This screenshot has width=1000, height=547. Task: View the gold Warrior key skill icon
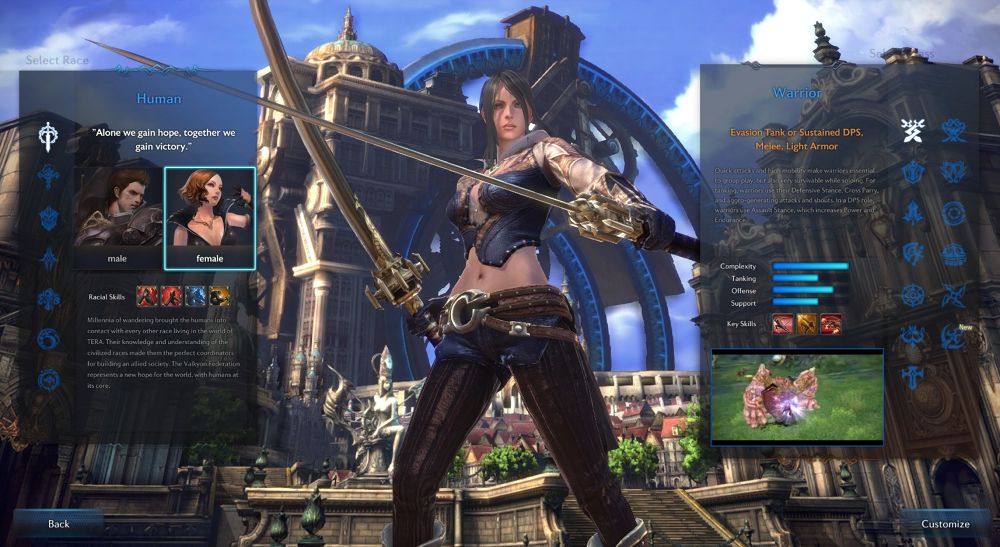pos(806,323)
